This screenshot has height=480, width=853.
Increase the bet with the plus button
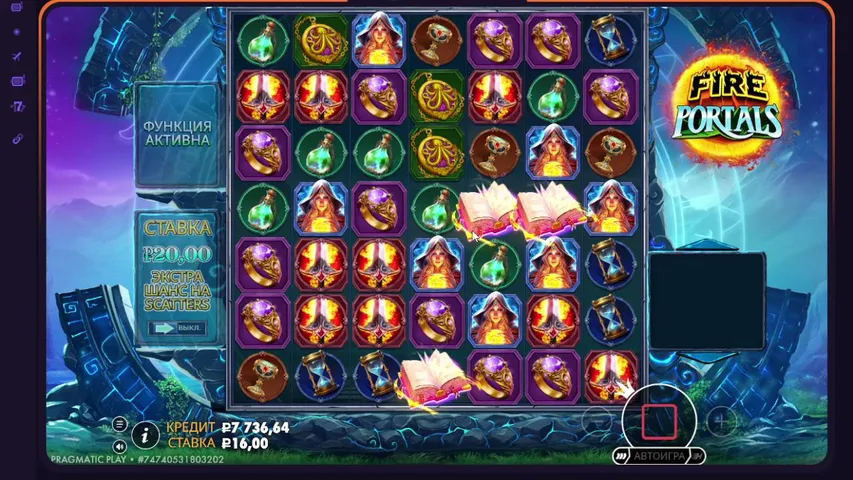tap(720, 422)
